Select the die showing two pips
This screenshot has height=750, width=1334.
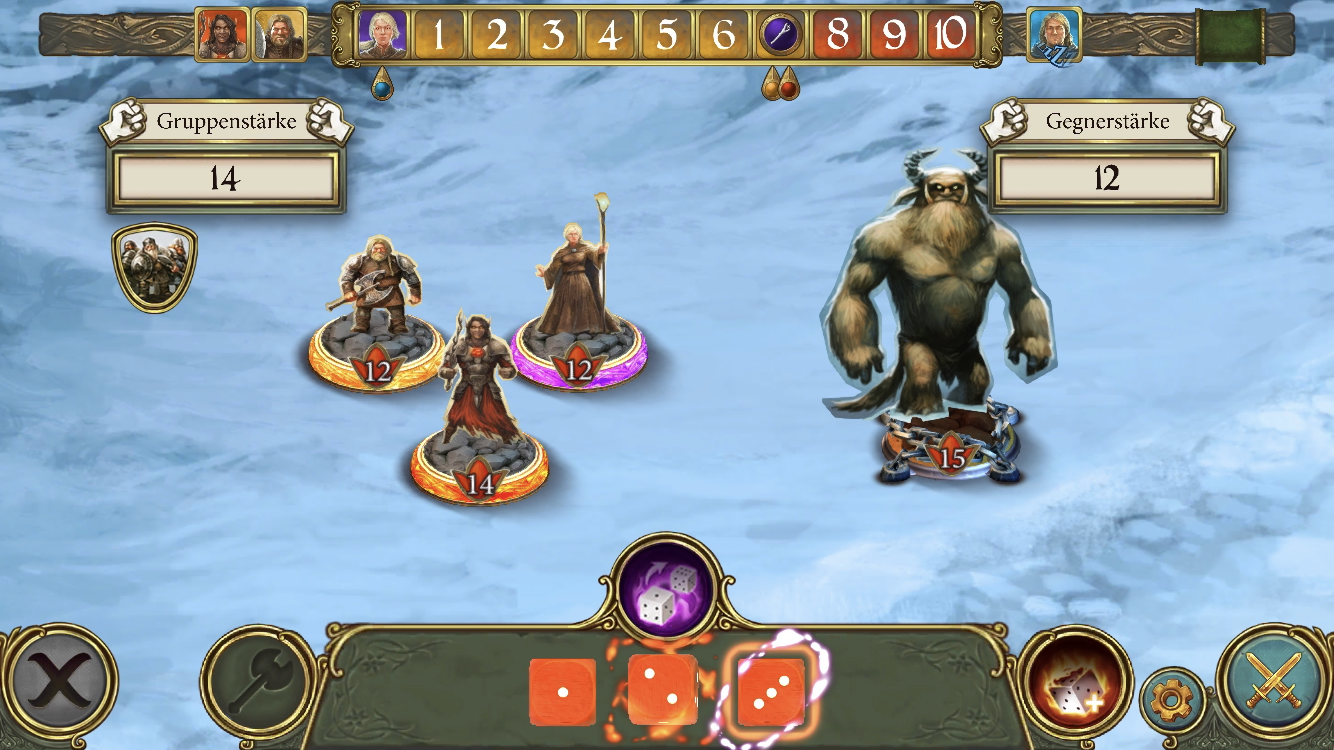pyautogui.click(x=662, y=690)
